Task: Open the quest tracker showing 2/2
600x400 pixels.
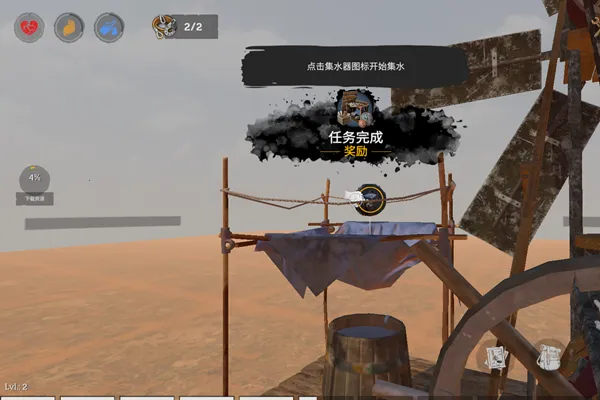Action: tap(184, 27)
